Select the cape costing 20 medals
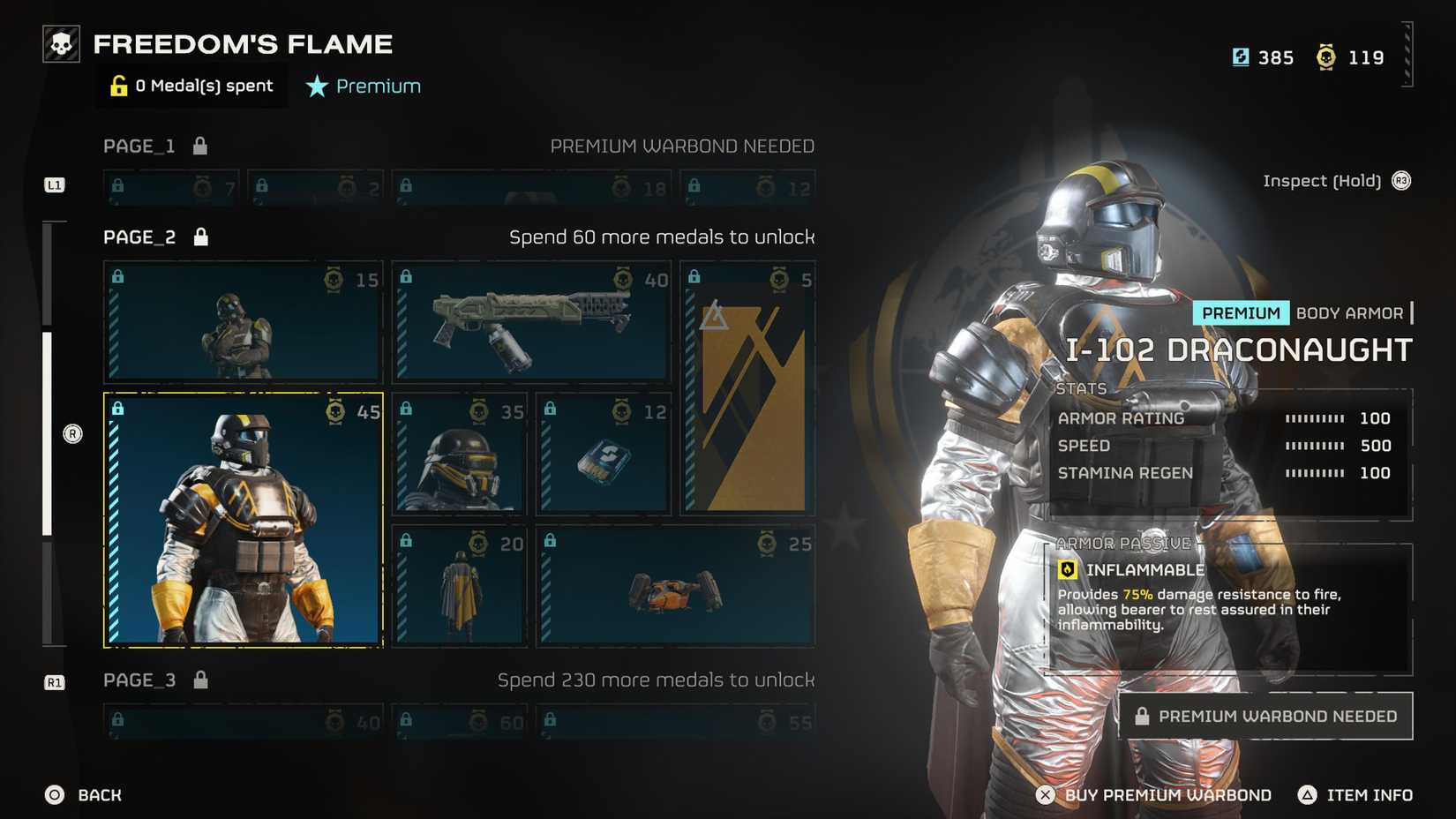This screenshot has width=1456, height=819. click(459, 585)
